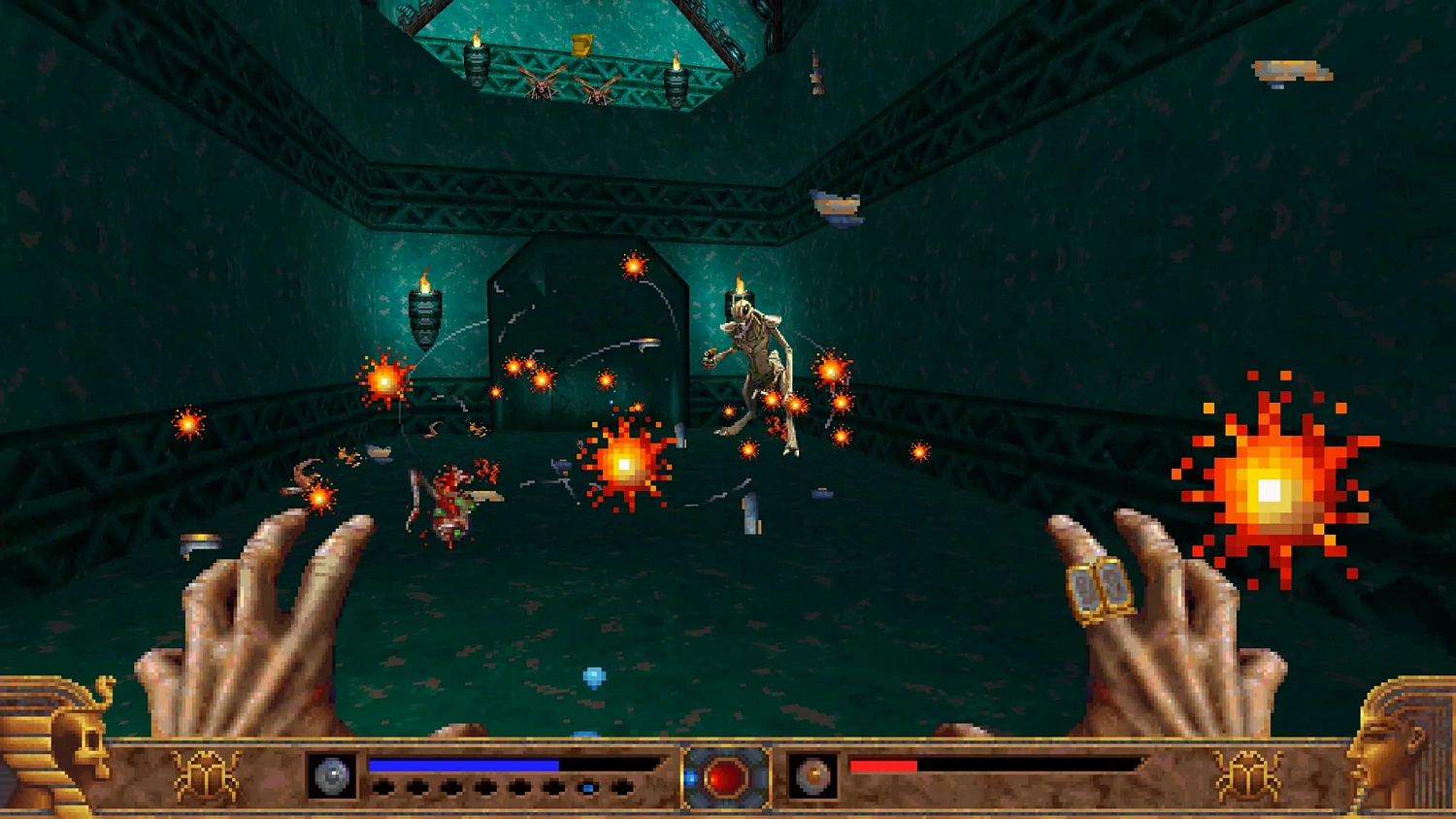Click the first black ammo pip dot

click(x=383, y=787)
